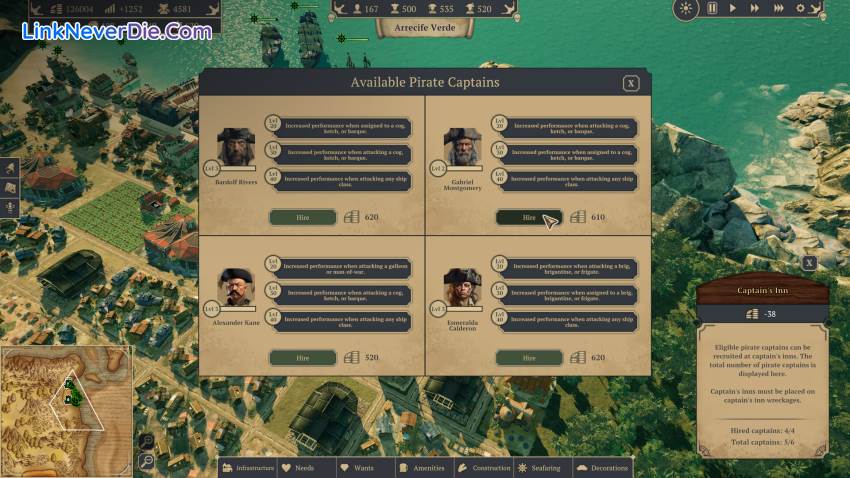Choose the Decorations build category
This screenshot has width=850, height=478.
[x=603, y=468]
